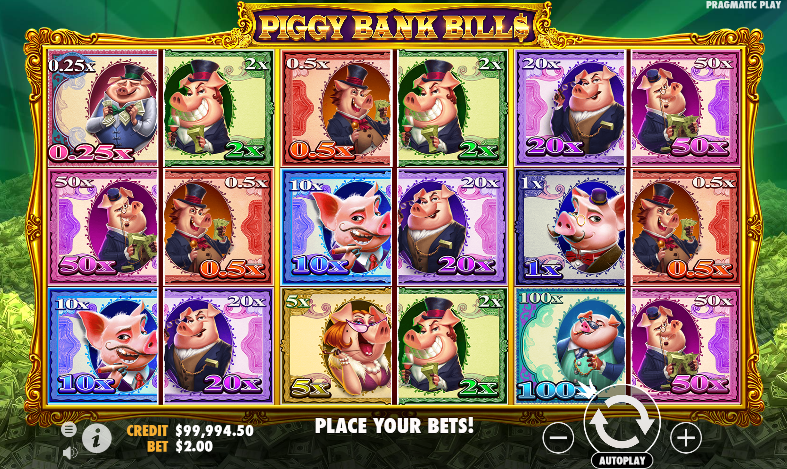
Task: Increase the bet with the plus button
Action: [685, 437]
